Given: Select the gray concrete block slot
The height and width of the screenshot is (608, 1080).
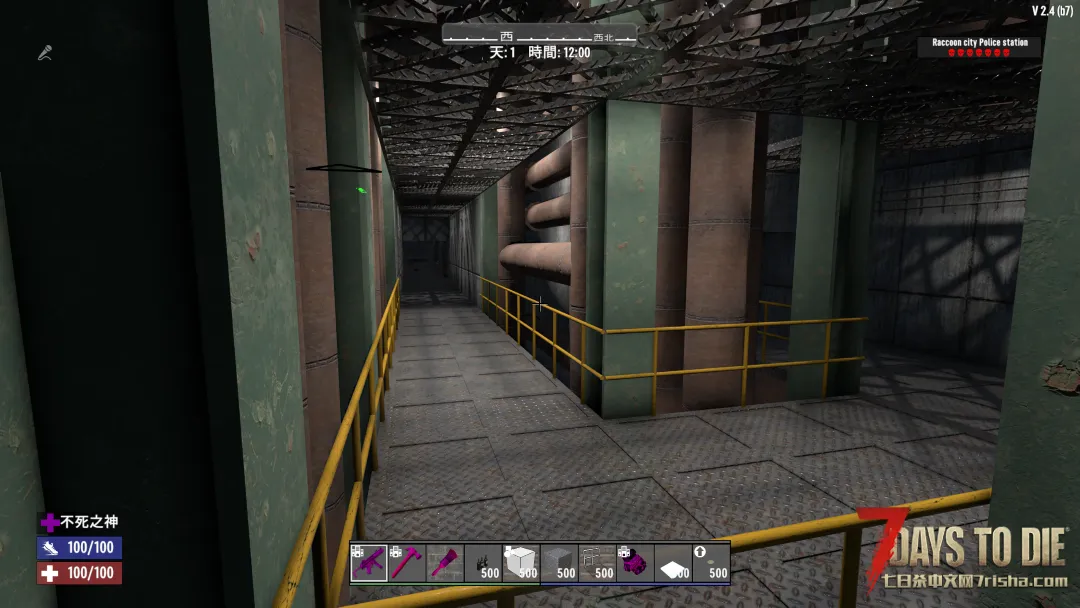Looking at the screenshot, I should tap(559, 562).
